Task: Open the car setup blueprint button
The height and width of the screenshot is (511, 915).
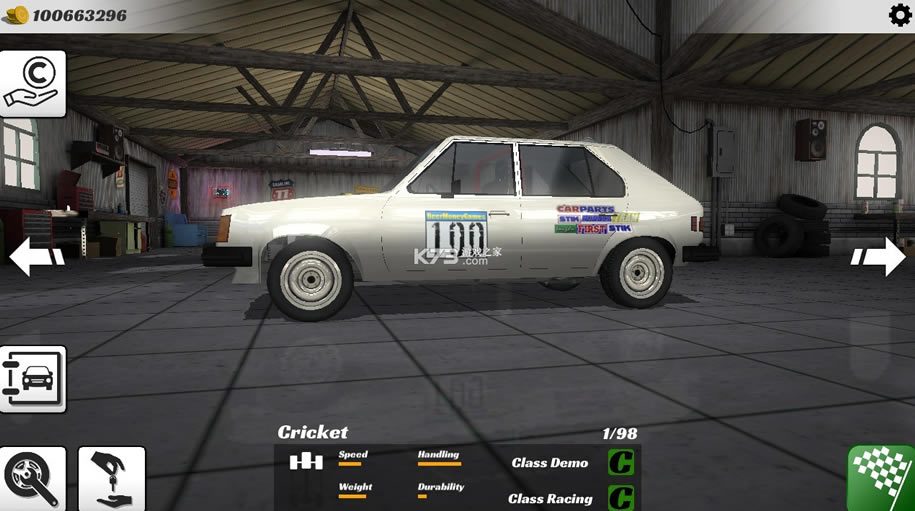Action: point(33,379)
